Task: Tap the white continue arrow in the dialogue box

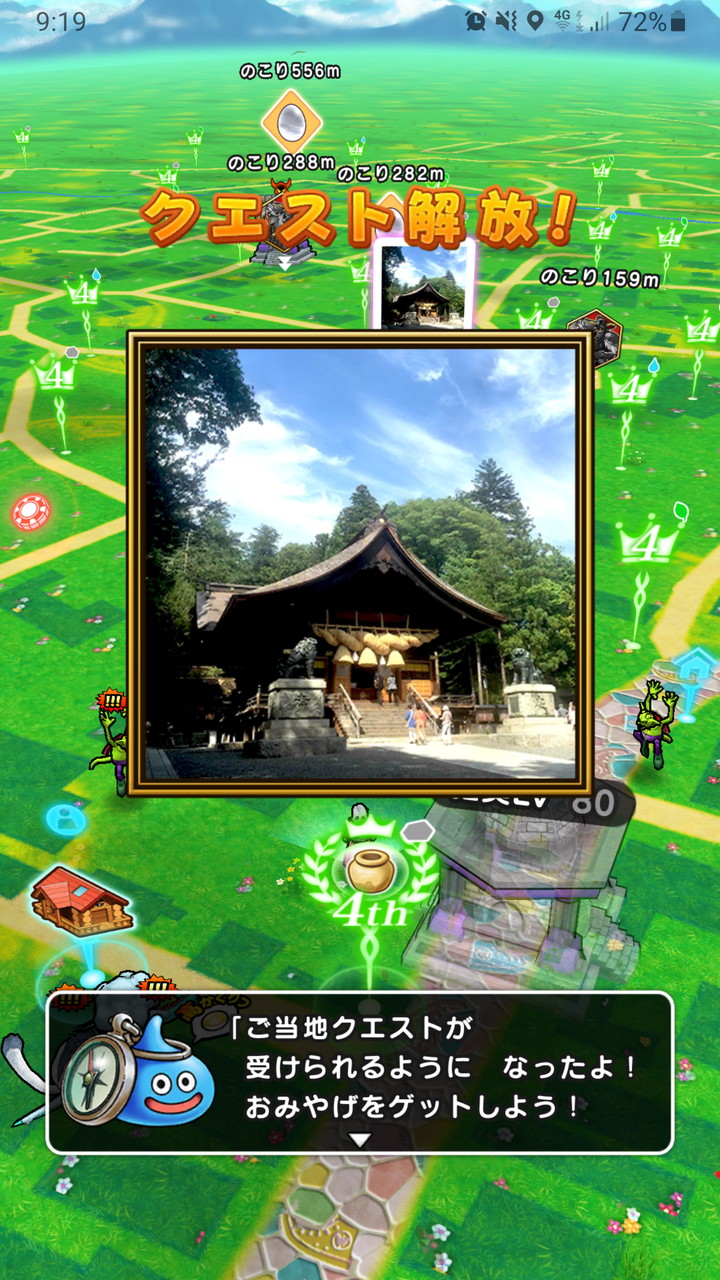Action: point(360,1139)
